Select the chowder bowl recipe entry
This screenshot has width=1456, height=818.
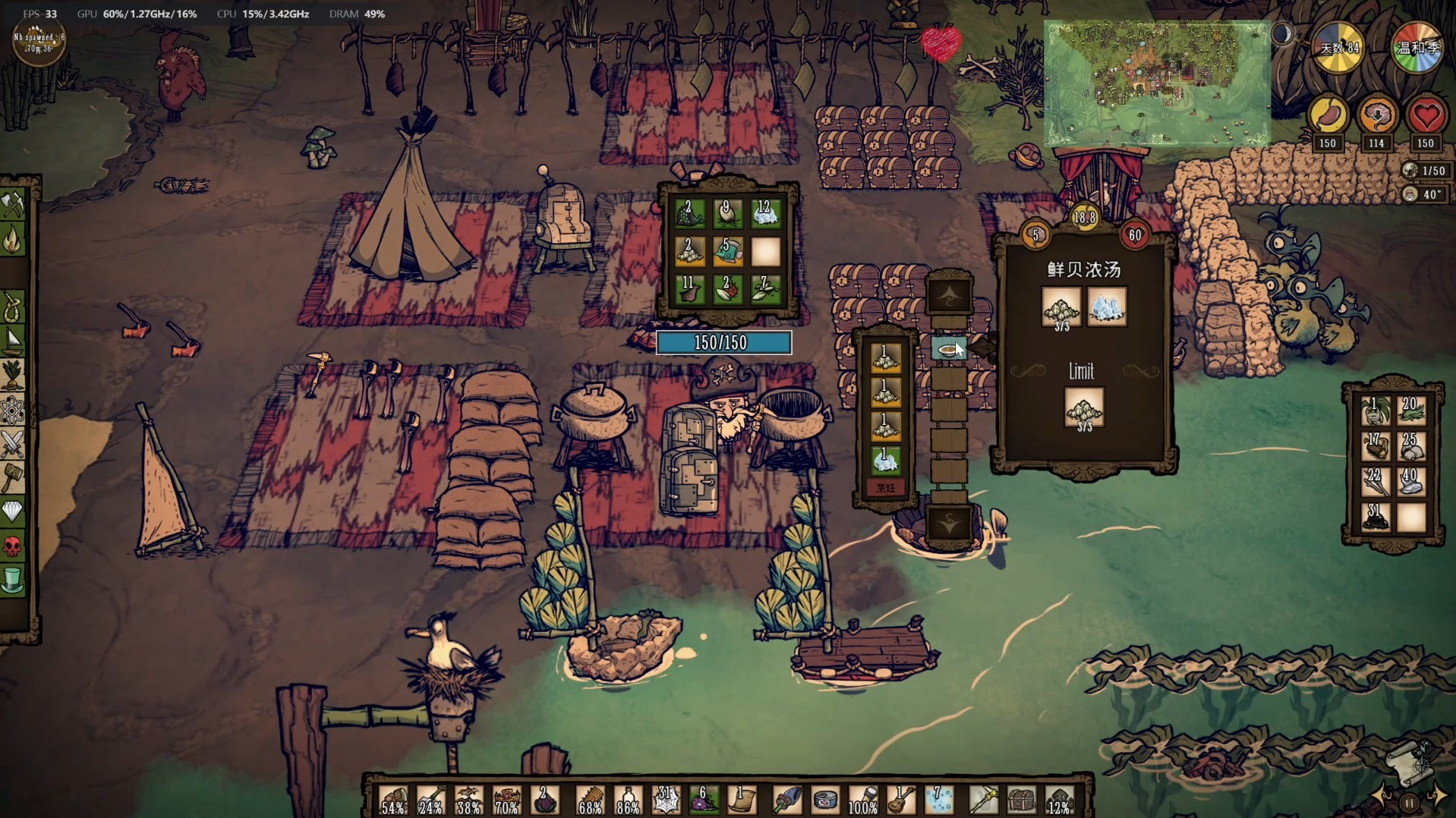click(x=948, y=348)
